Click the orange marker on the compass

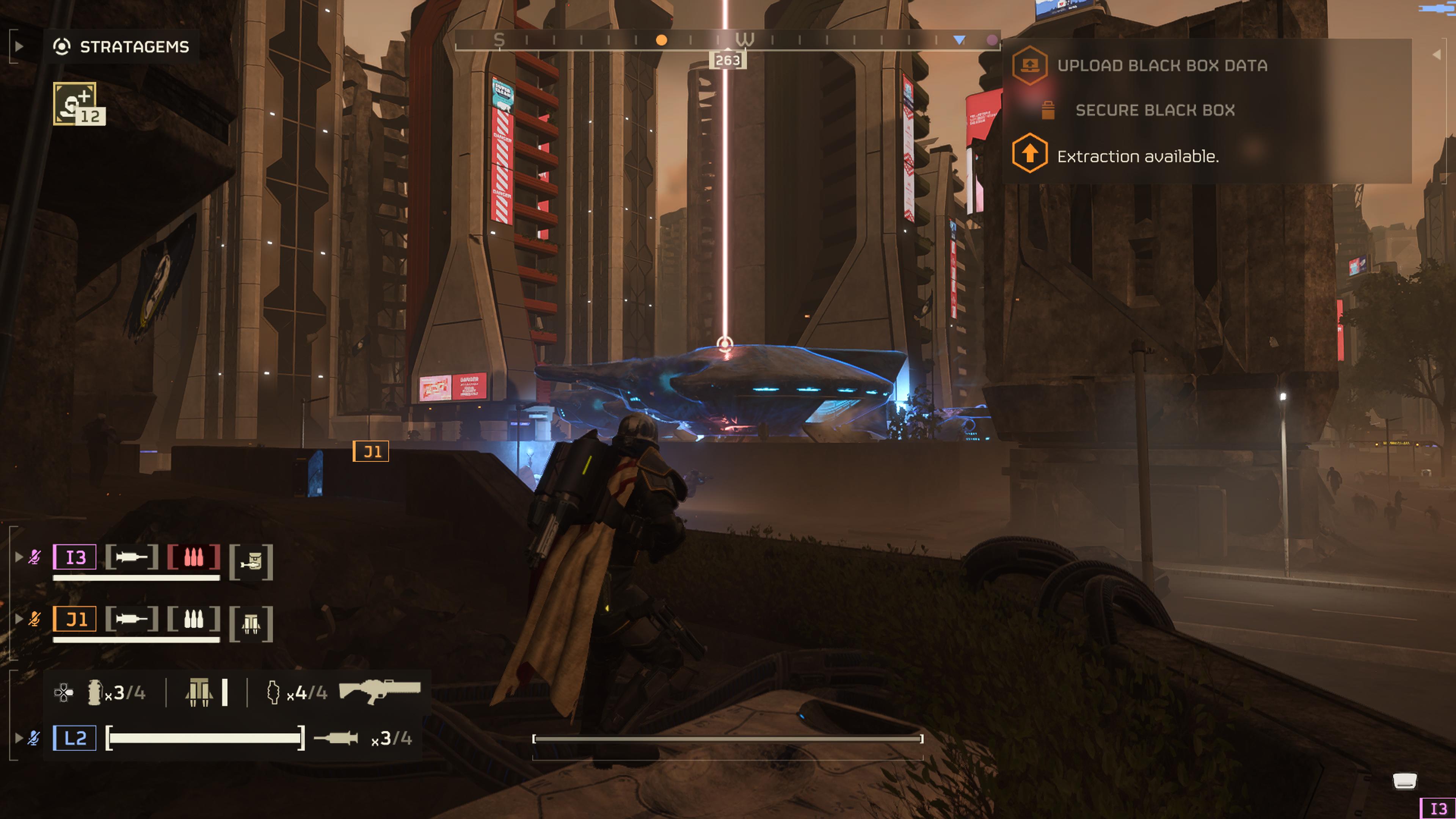tap(661, 40)
